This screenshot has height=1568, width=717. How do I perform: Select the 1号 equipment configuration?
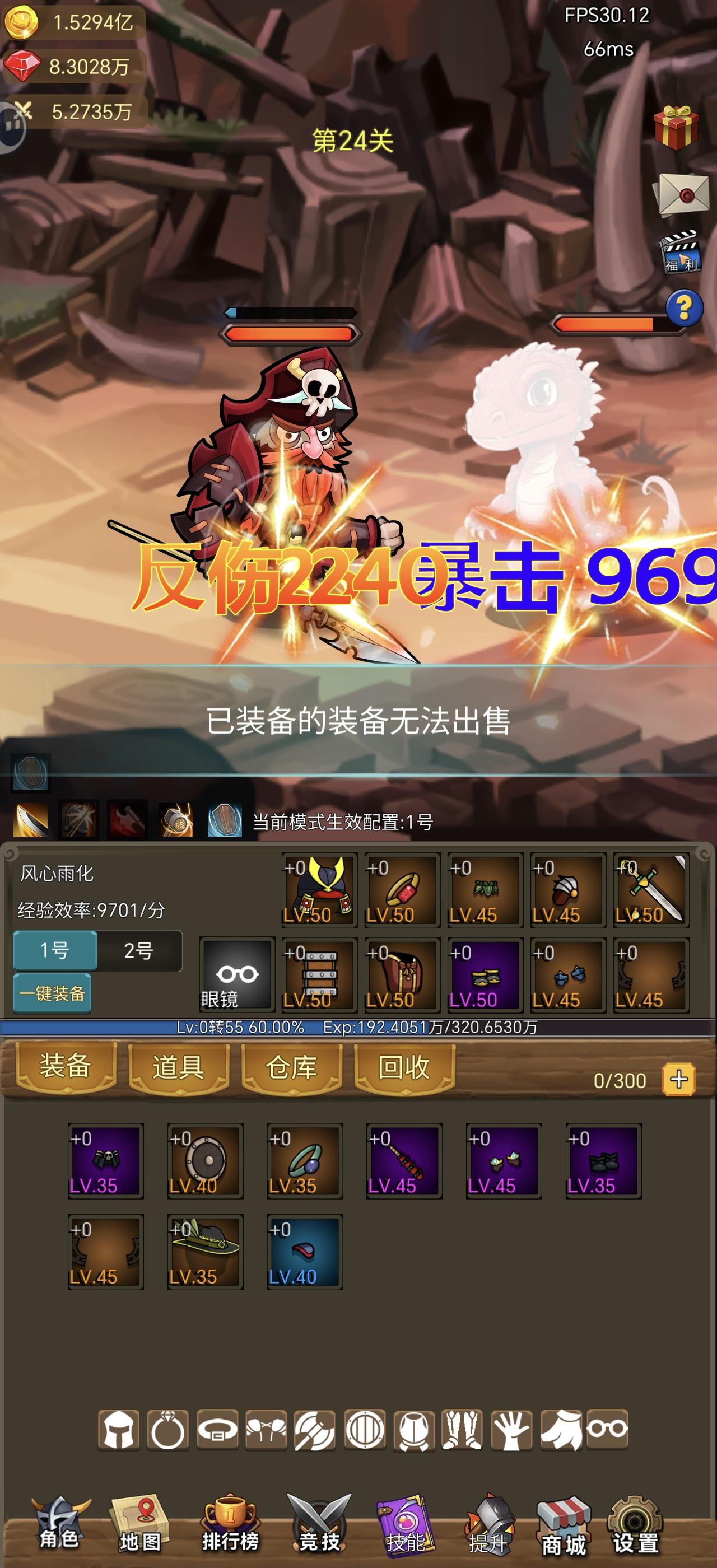pyautogui.click(x=55, y=951)
